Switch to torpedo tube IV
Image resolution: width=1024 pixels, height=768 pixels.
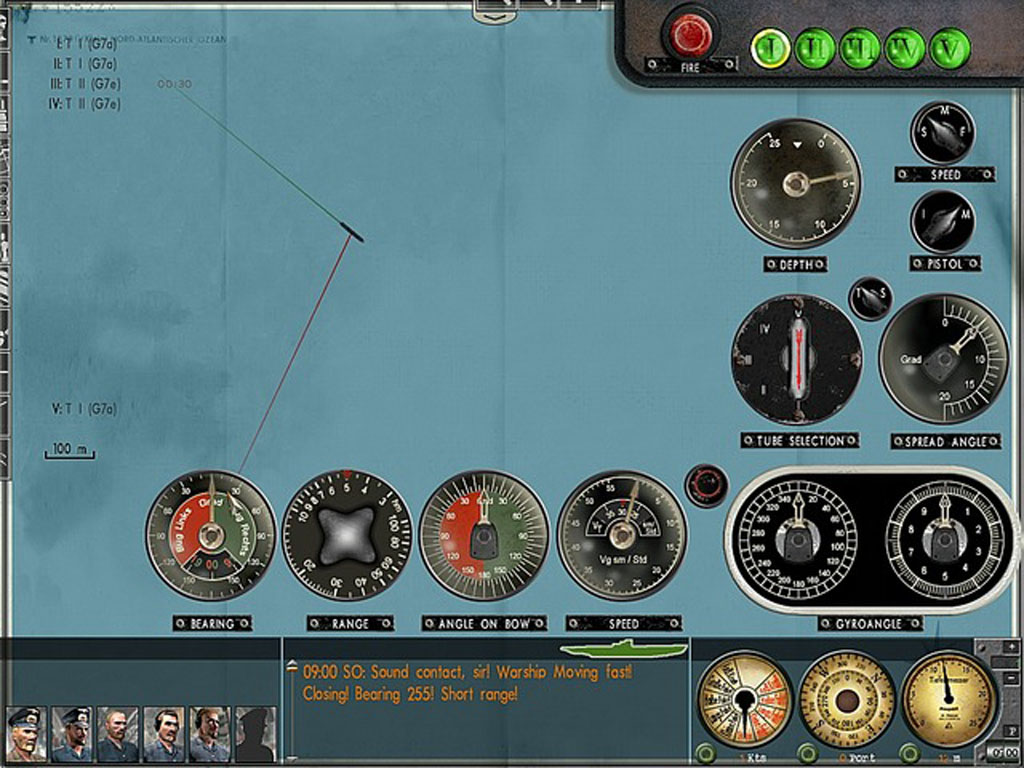tap(905, 48)
